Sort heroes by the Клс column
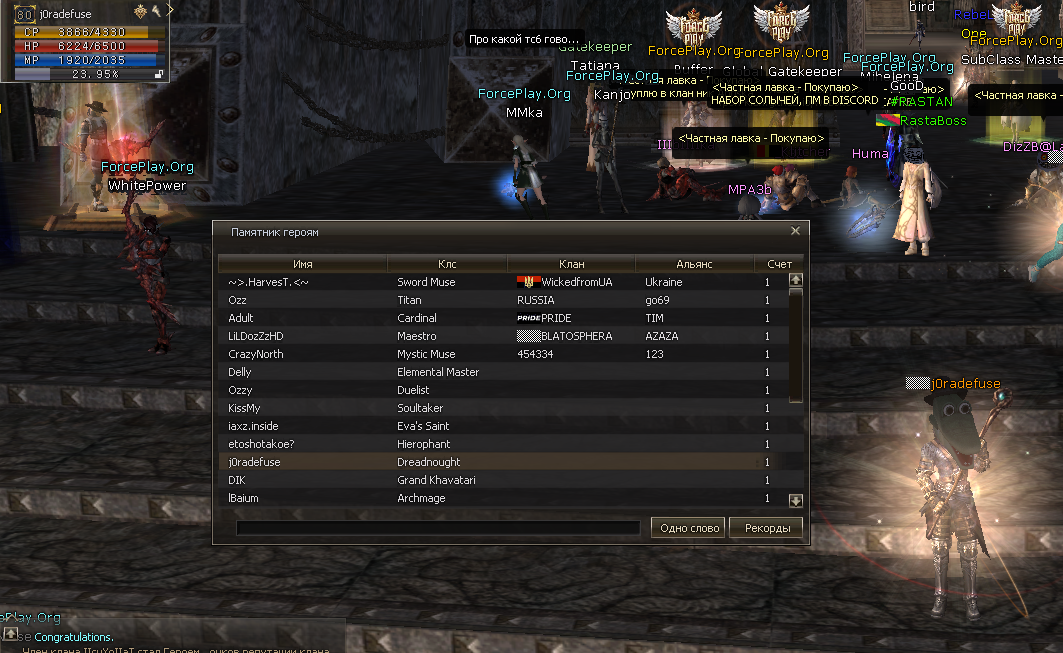Viewport: 1063px width, 653px height. tap(447, 264)
